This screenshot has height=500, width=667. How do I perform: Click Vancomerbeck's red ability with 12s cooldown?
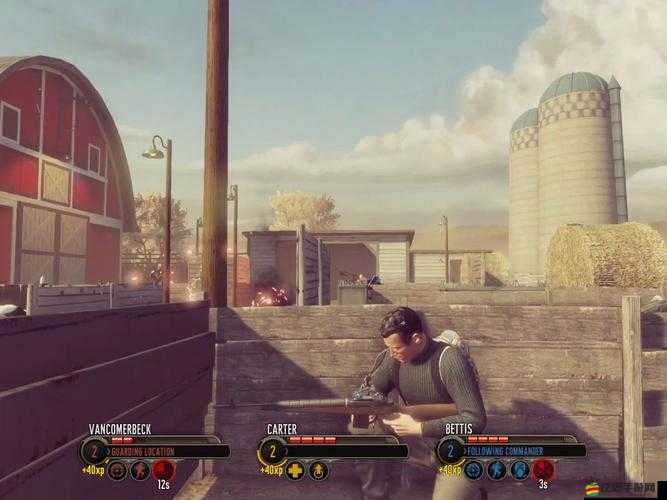[163, 469]
